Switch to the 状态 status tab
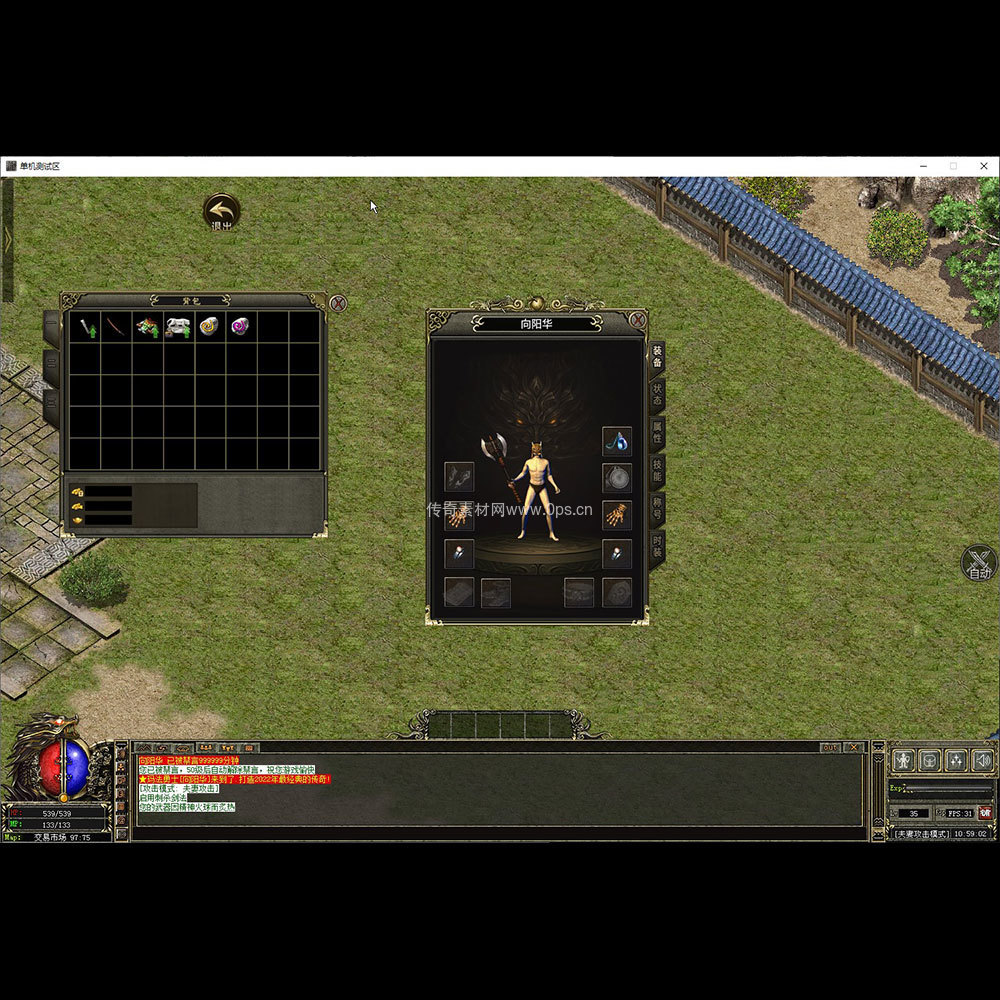This screenshot has width=1000, height=1000. pyautogui.click(x=657, y=393)
